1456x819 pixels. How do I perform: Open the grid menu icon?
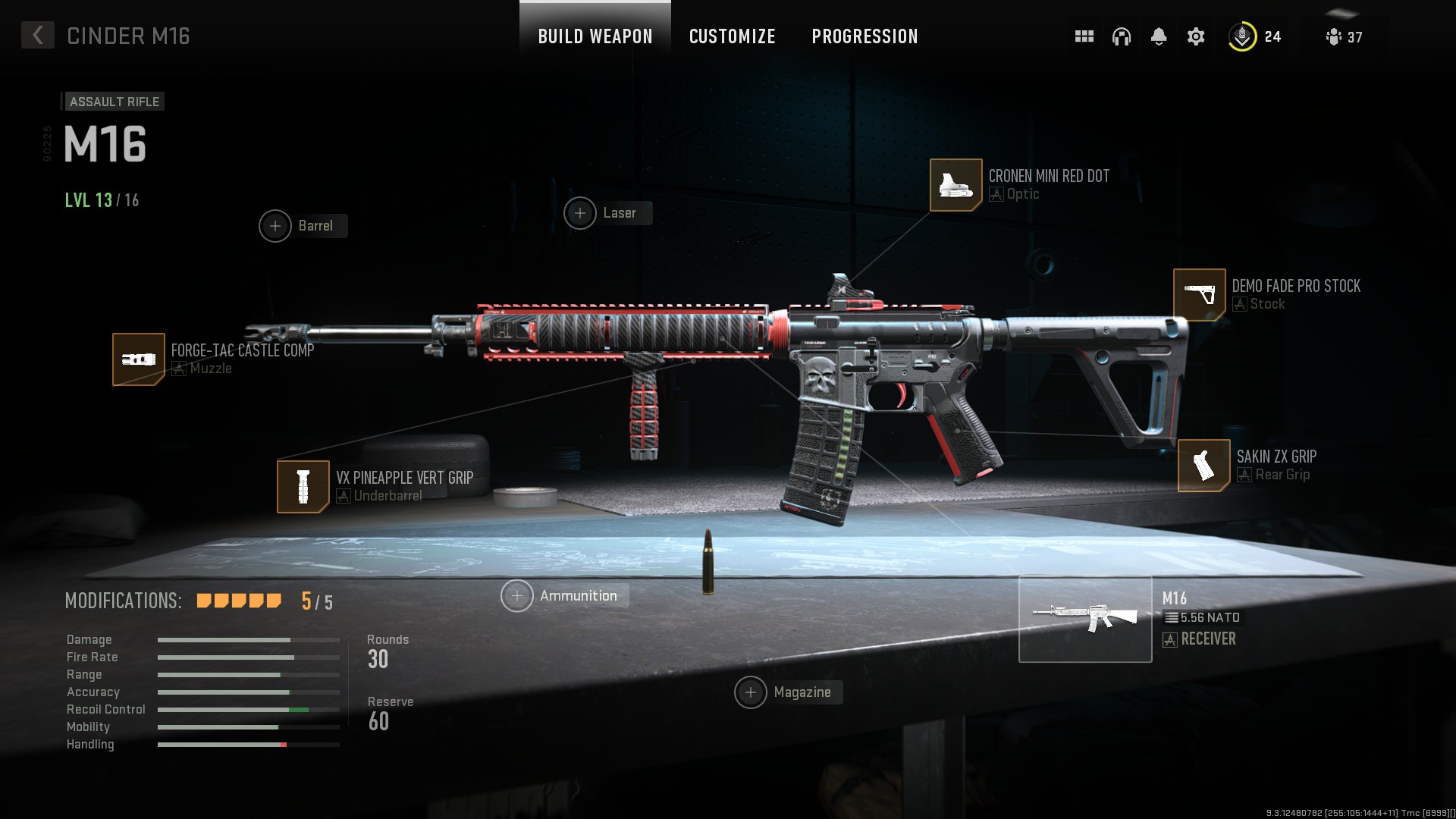coord(1084,36)
